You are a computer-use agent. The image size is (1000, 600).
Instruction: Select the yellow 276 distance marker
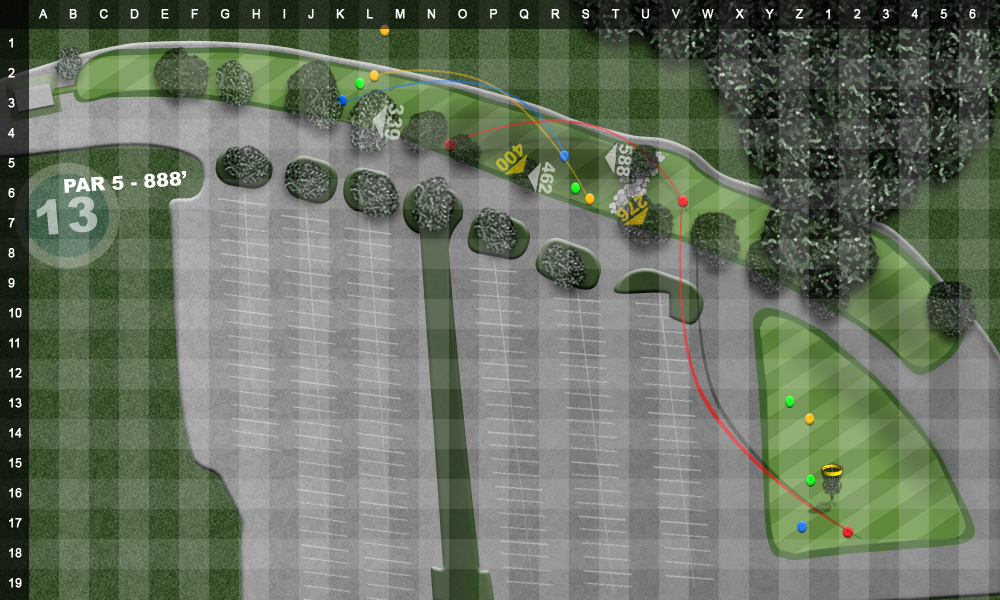[x=633, y=210]
